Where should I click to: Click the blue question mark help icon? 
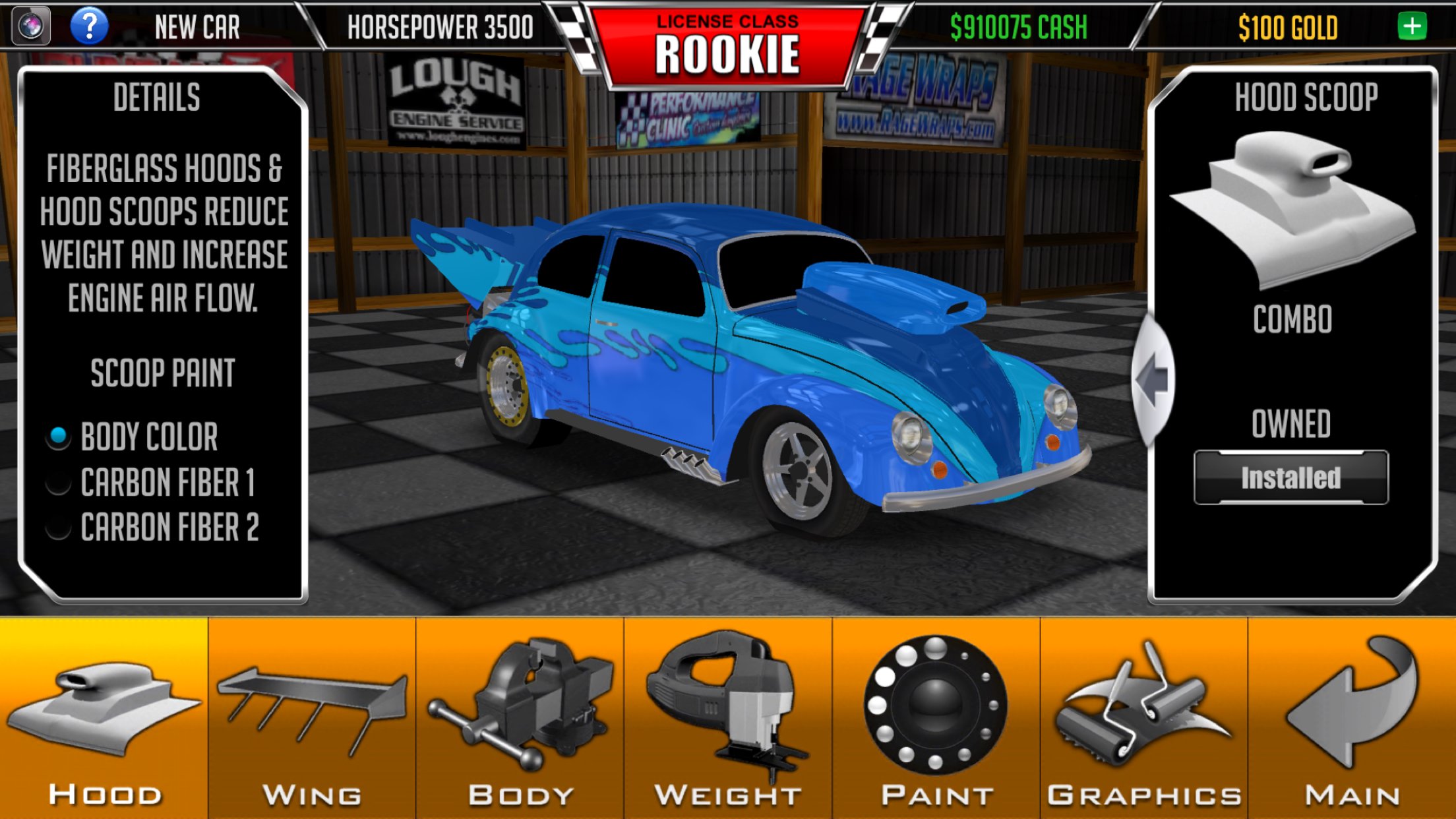point(89,26)
